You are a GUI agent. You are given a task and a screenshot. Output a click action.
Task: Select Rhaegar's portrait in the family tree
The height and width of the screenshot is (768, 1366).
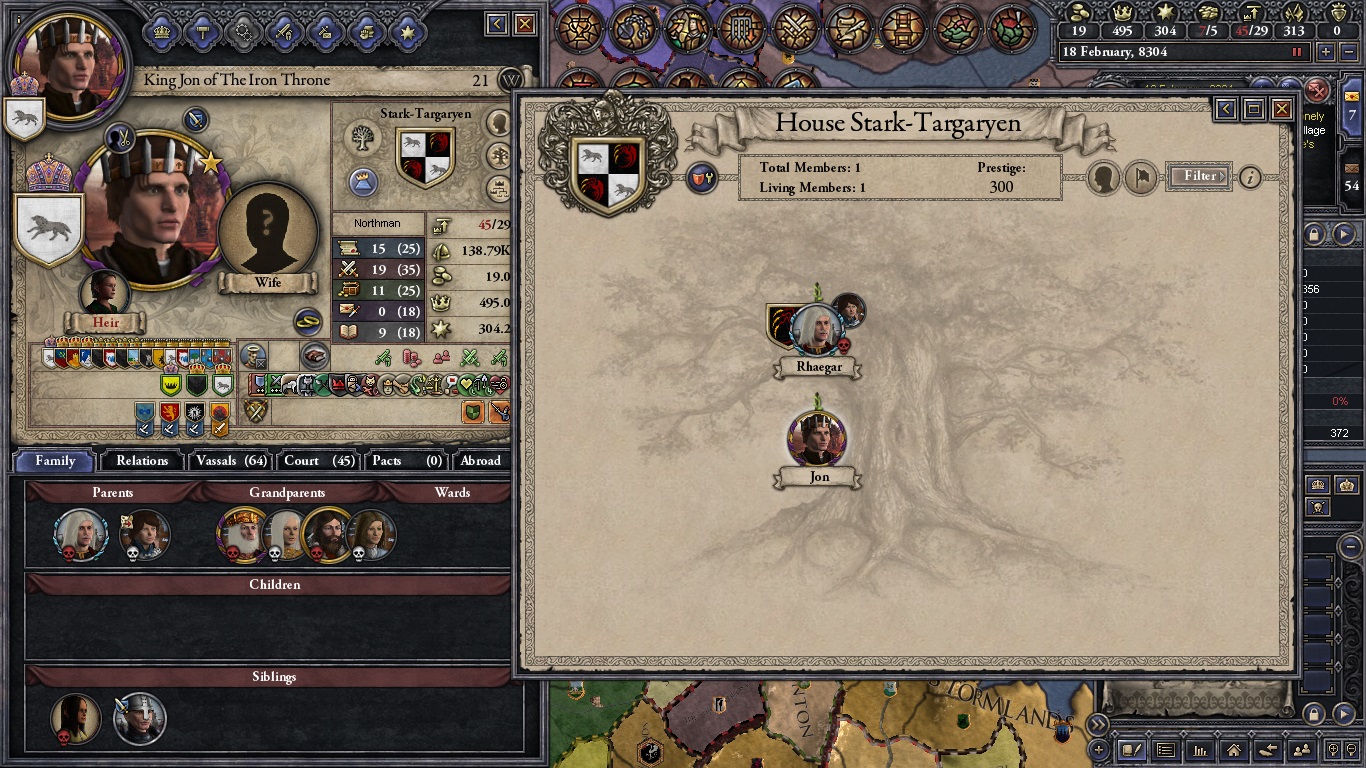pyautogui.click(x=818, y=331)
